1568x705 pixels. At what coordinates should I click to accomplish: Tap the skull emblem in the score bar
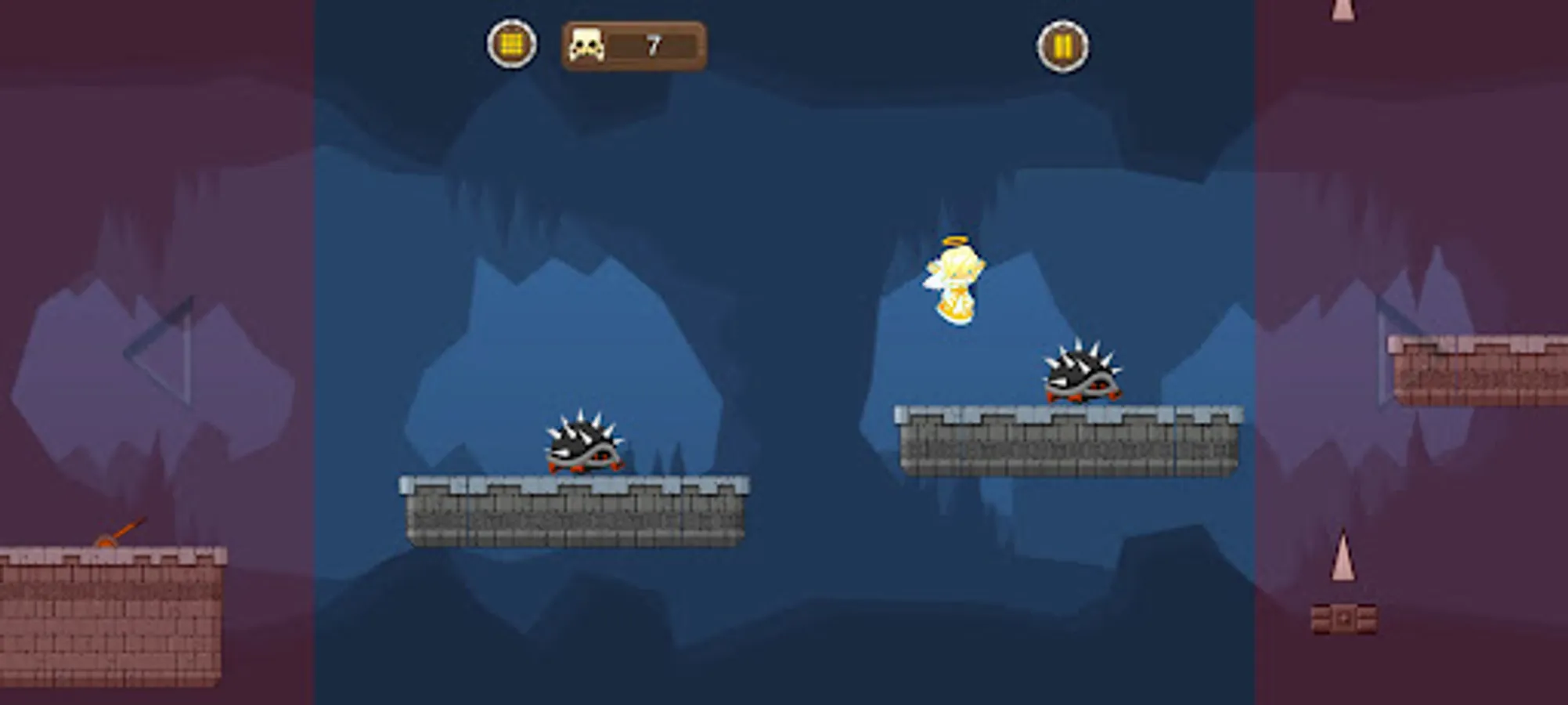[x=586, y=45]
